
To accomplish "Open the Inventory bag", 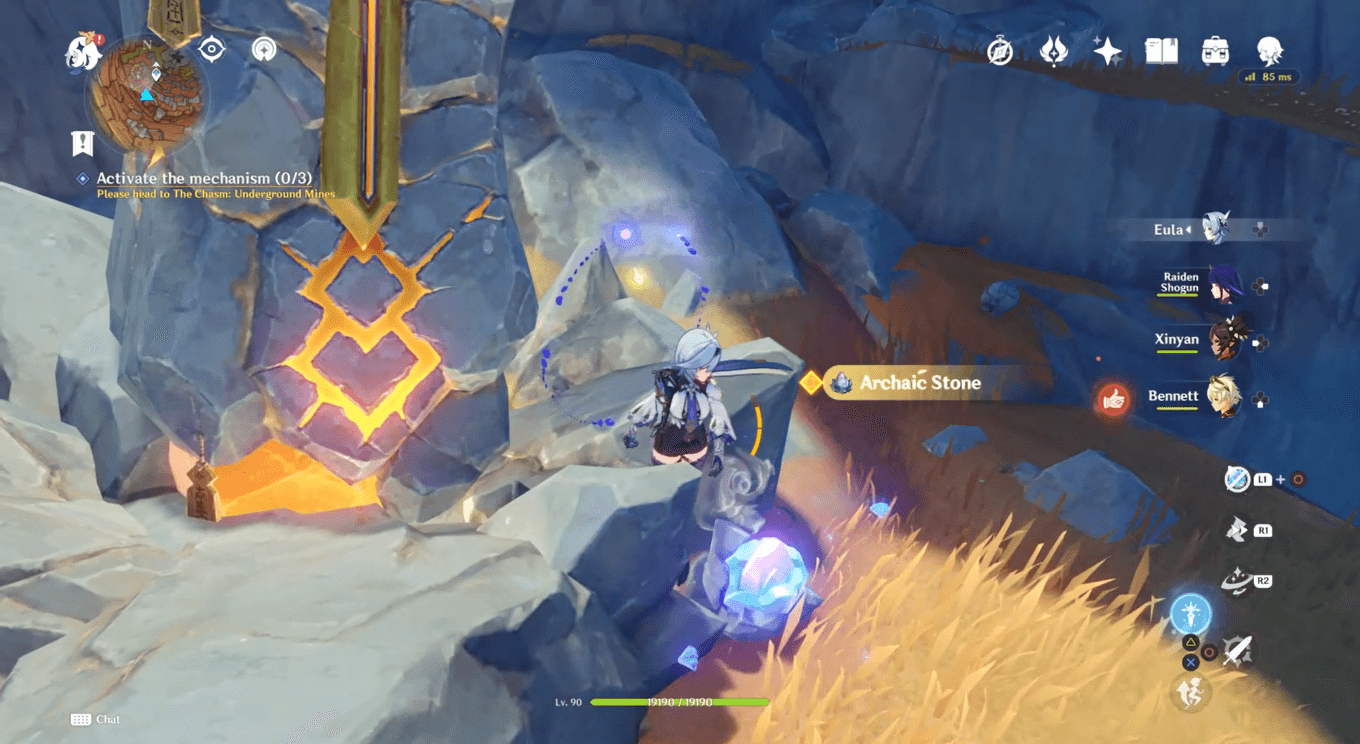I will [x=1214, y=51].
